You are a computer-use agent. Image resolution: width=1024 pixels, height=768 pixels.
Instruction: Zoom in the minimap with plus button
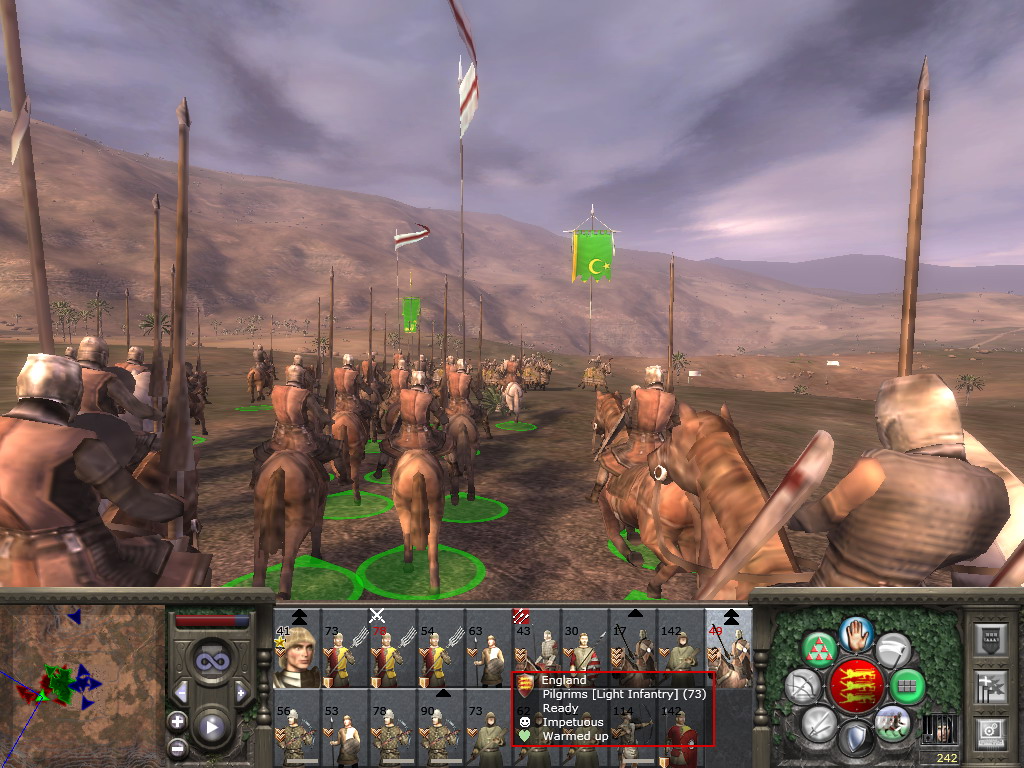pyautogui.click(x=178, y=721)
